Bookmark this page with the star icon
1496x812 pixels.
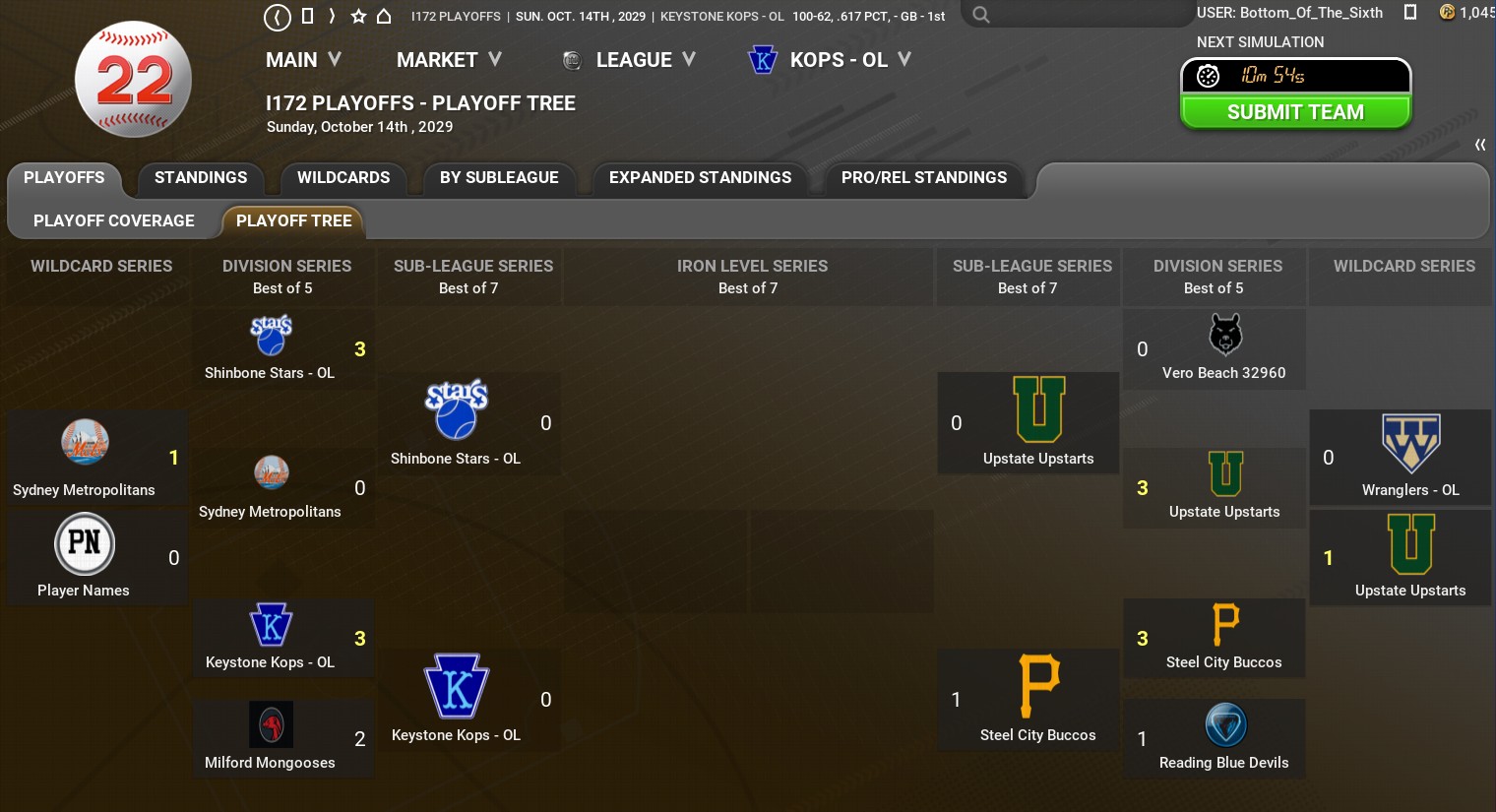click(x=358, y=16)
